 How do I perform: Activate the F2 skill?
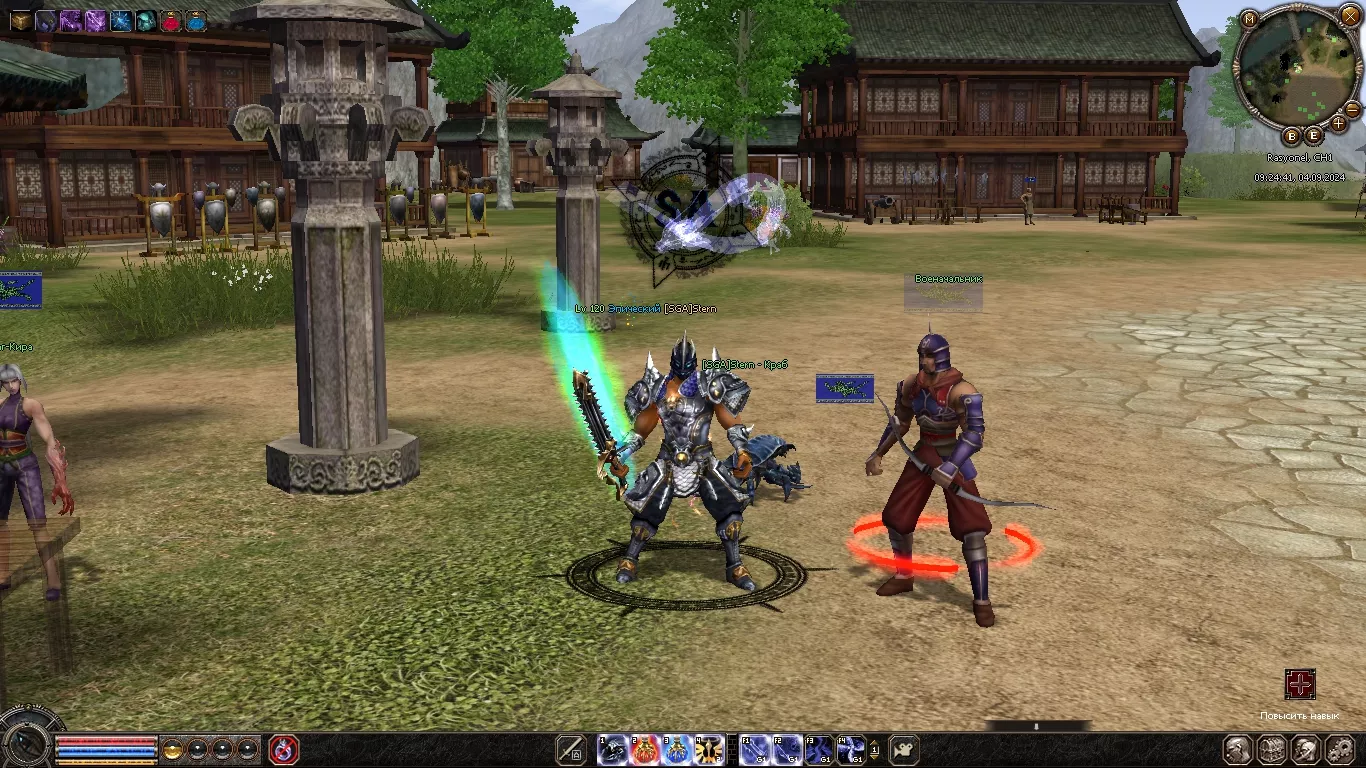(787, 749)
